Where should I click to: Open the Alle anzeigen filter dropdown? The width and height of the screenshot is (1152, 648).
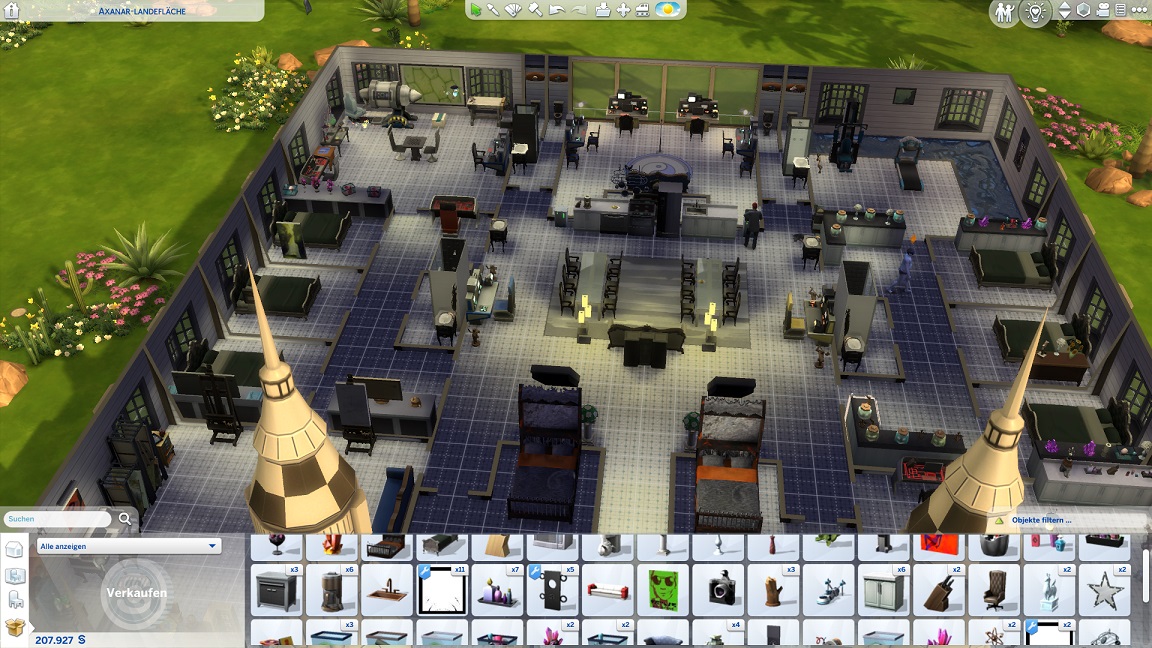[128, 546]
